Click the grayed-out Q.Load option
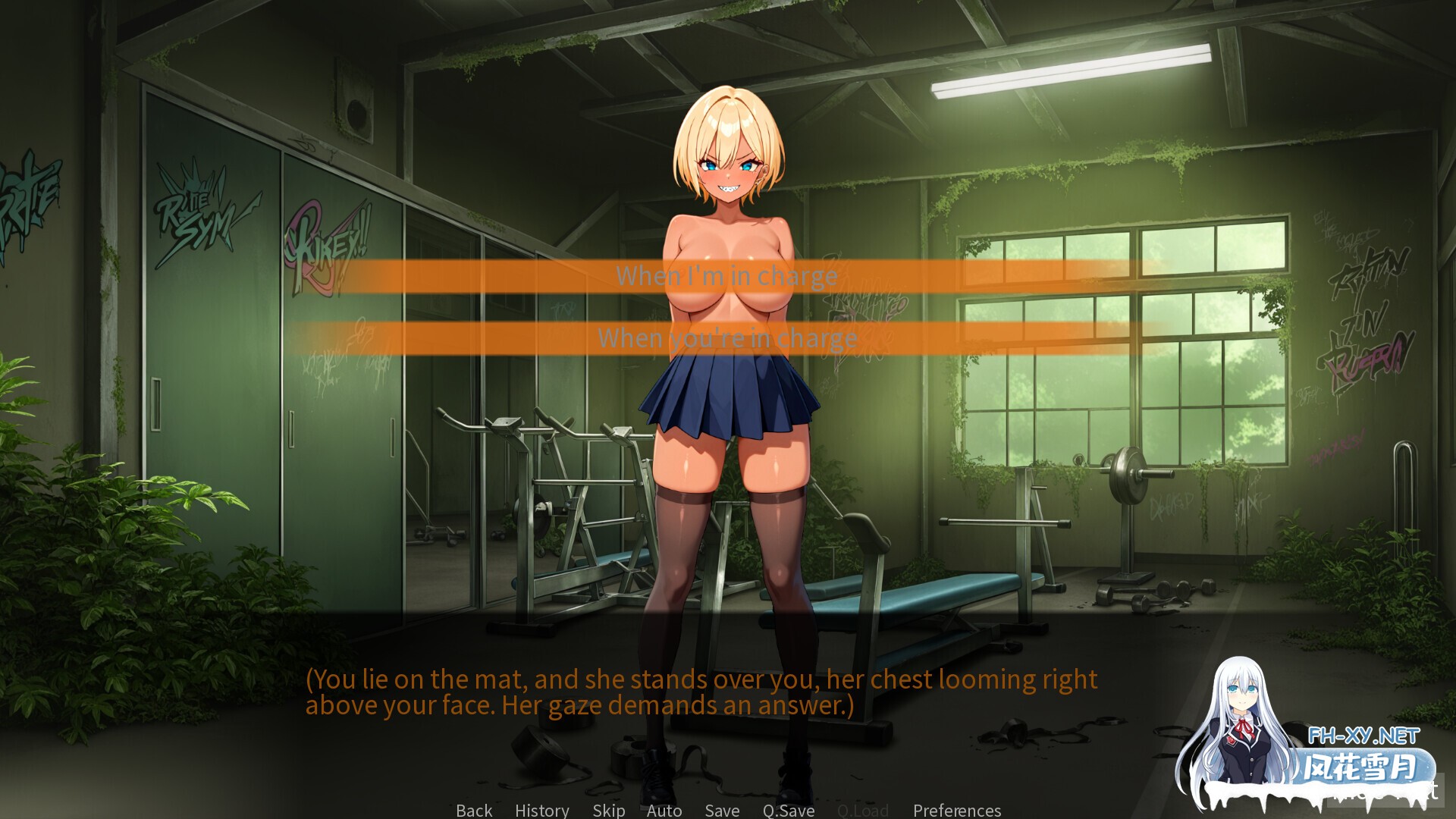This screenshot has height=819, width=1456. click(x=864, y=810)
